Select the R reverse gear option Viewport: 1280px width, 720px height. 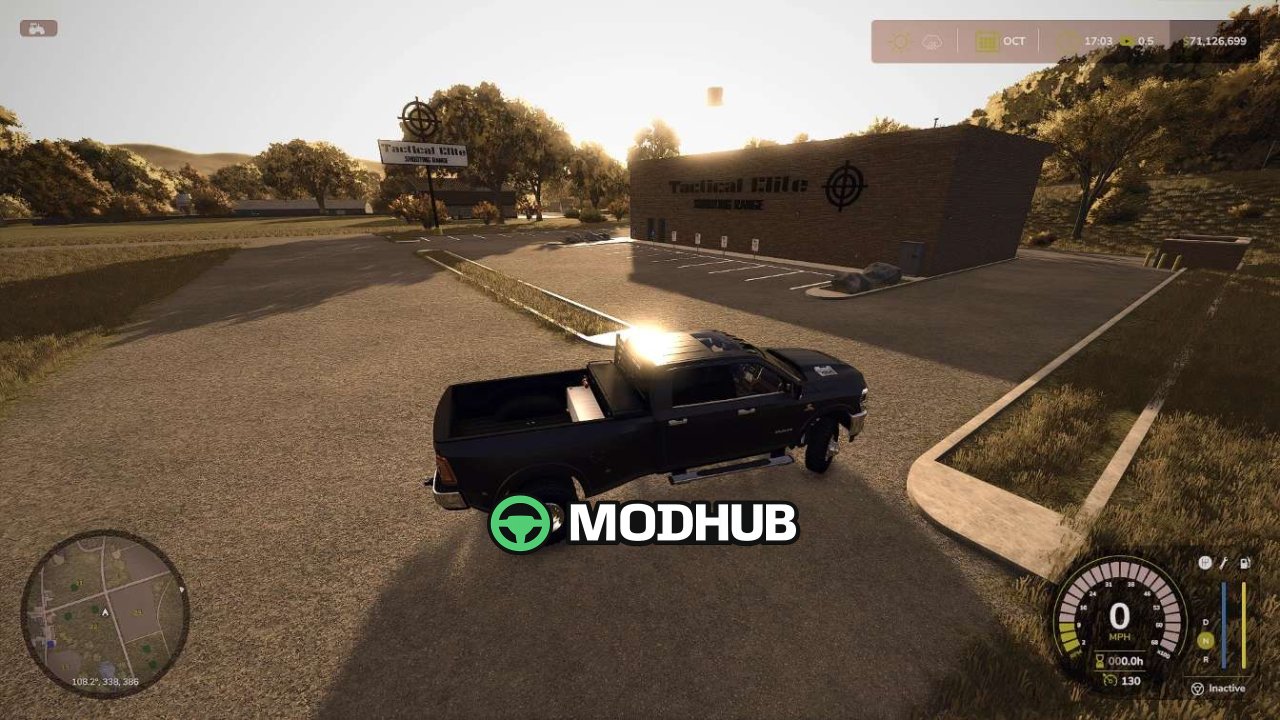click(1206, 659)
